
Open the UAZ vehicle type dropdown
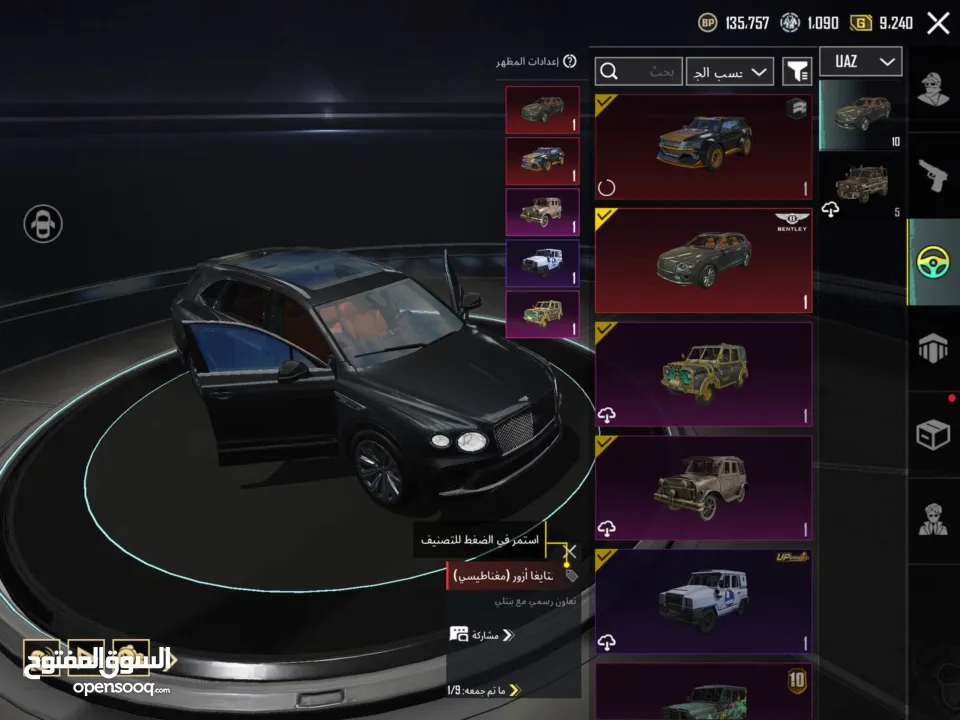click(860, 62)
